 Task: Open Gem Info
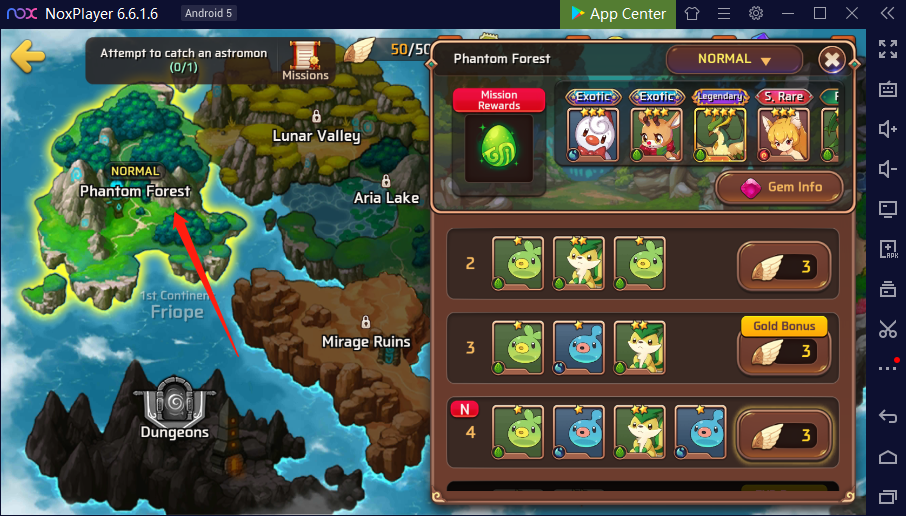pos(779,187)
